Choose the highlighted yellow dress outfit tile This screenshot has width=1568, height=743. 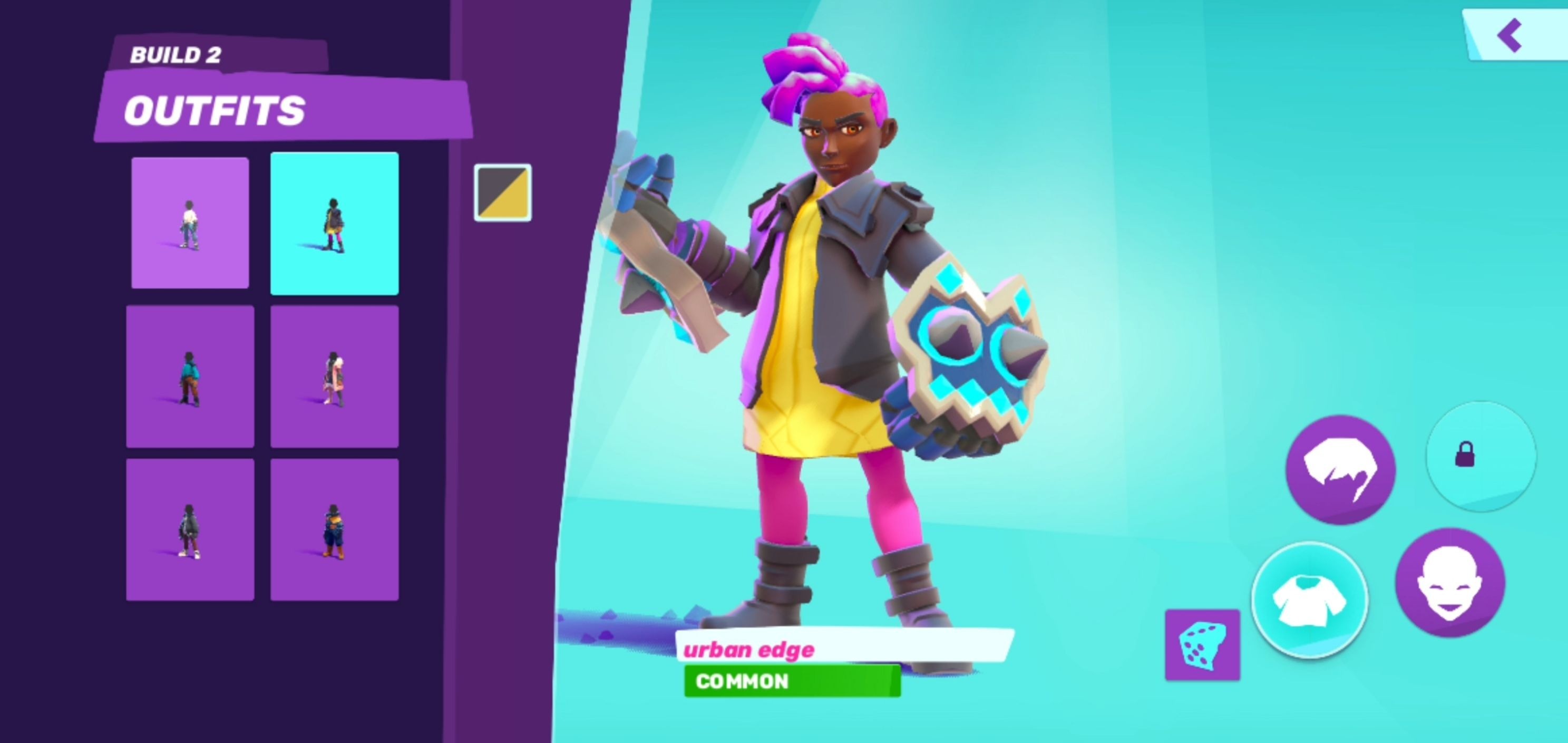334,224
